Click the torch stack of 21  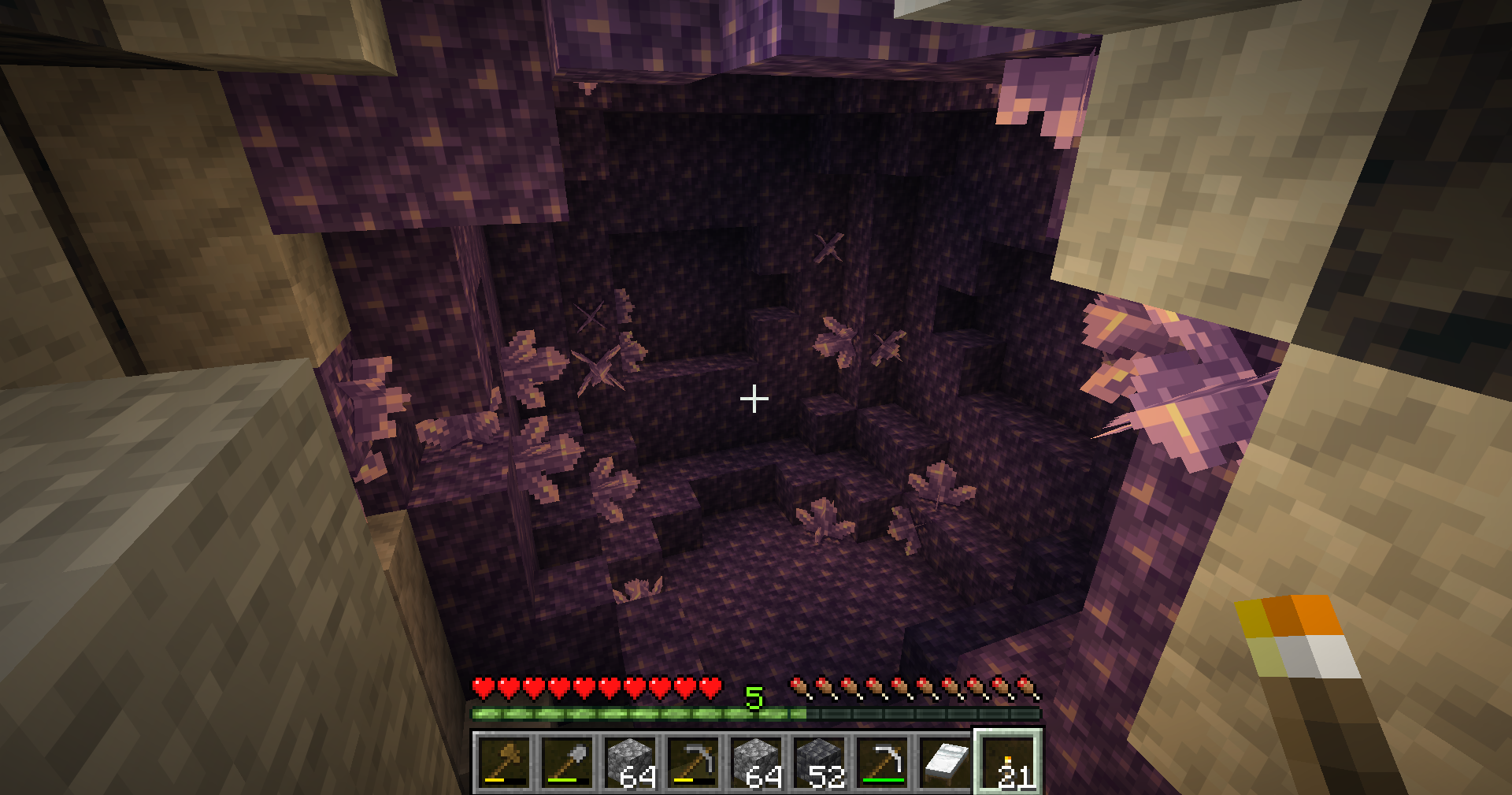(x=1009, y=762)
